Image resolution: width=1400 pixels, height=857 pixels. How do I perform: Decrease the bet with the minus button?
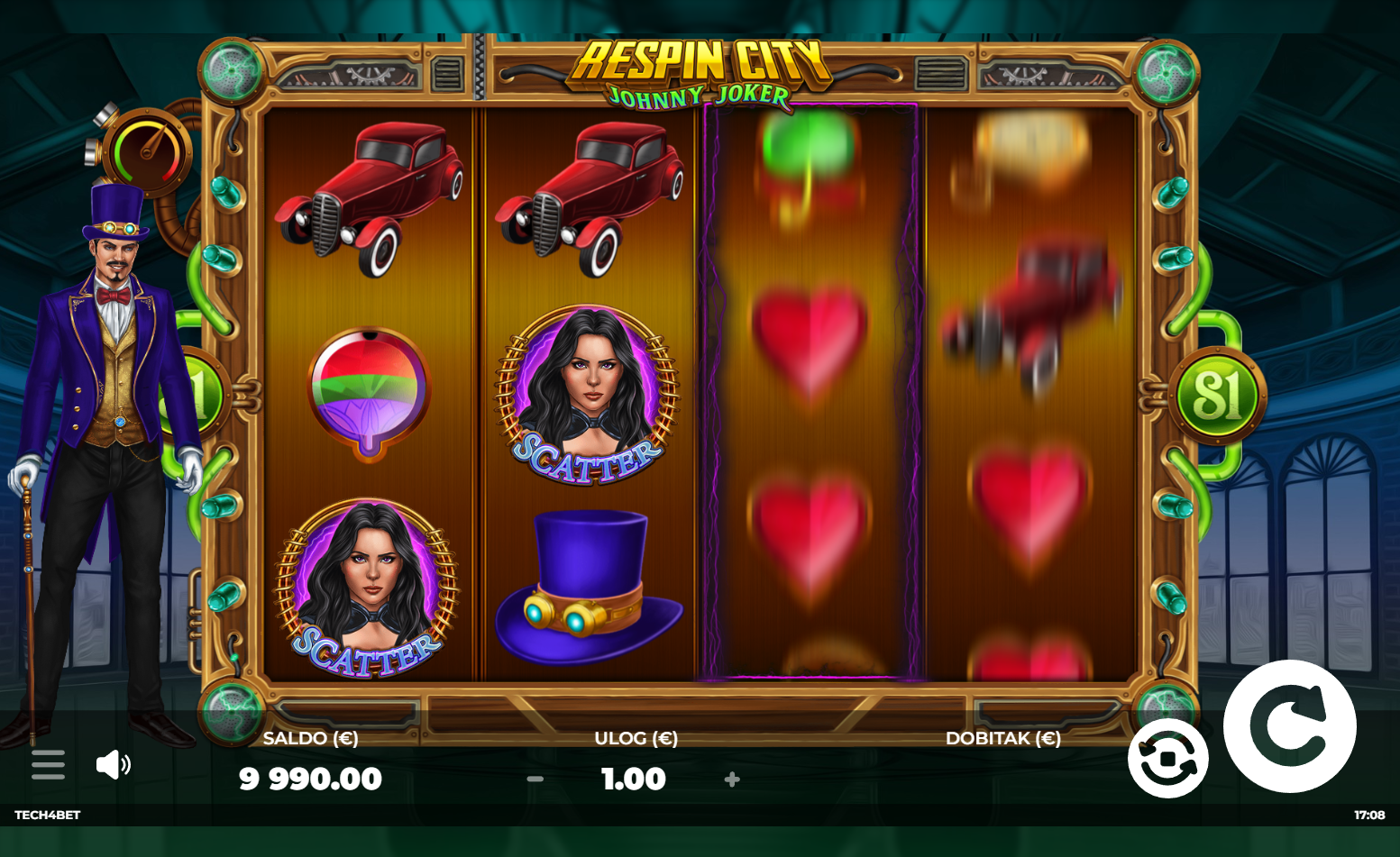(x=535, y=780)
